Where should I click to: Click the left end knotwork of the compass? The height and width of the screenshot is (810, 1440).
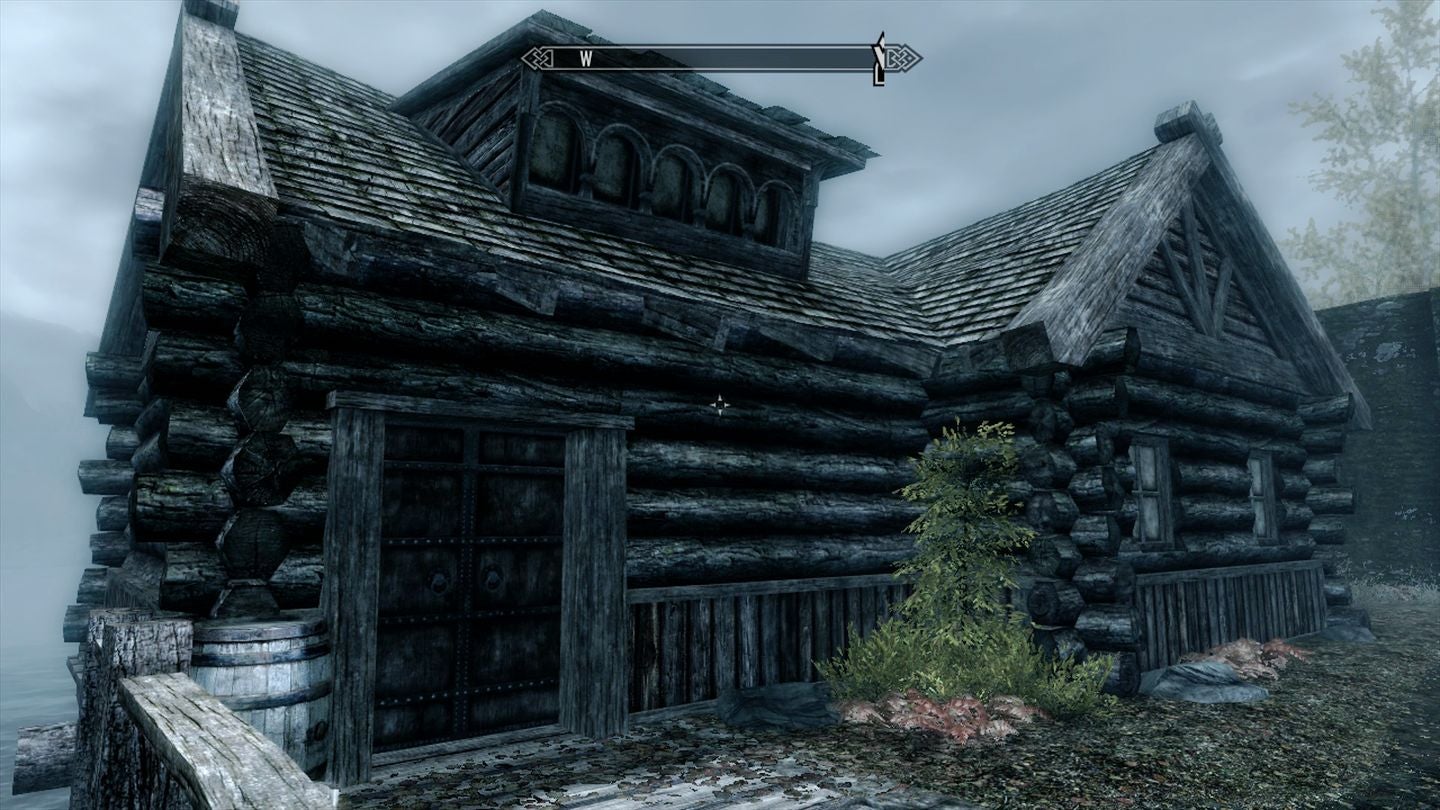click(535, 58)
